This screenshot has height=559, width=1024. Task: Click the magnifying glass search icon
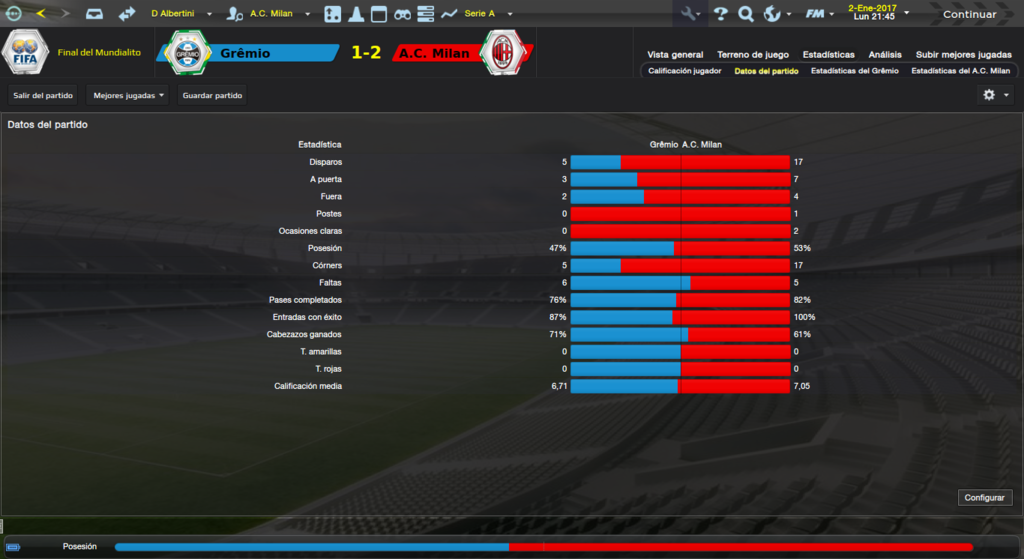coord(746,14)
